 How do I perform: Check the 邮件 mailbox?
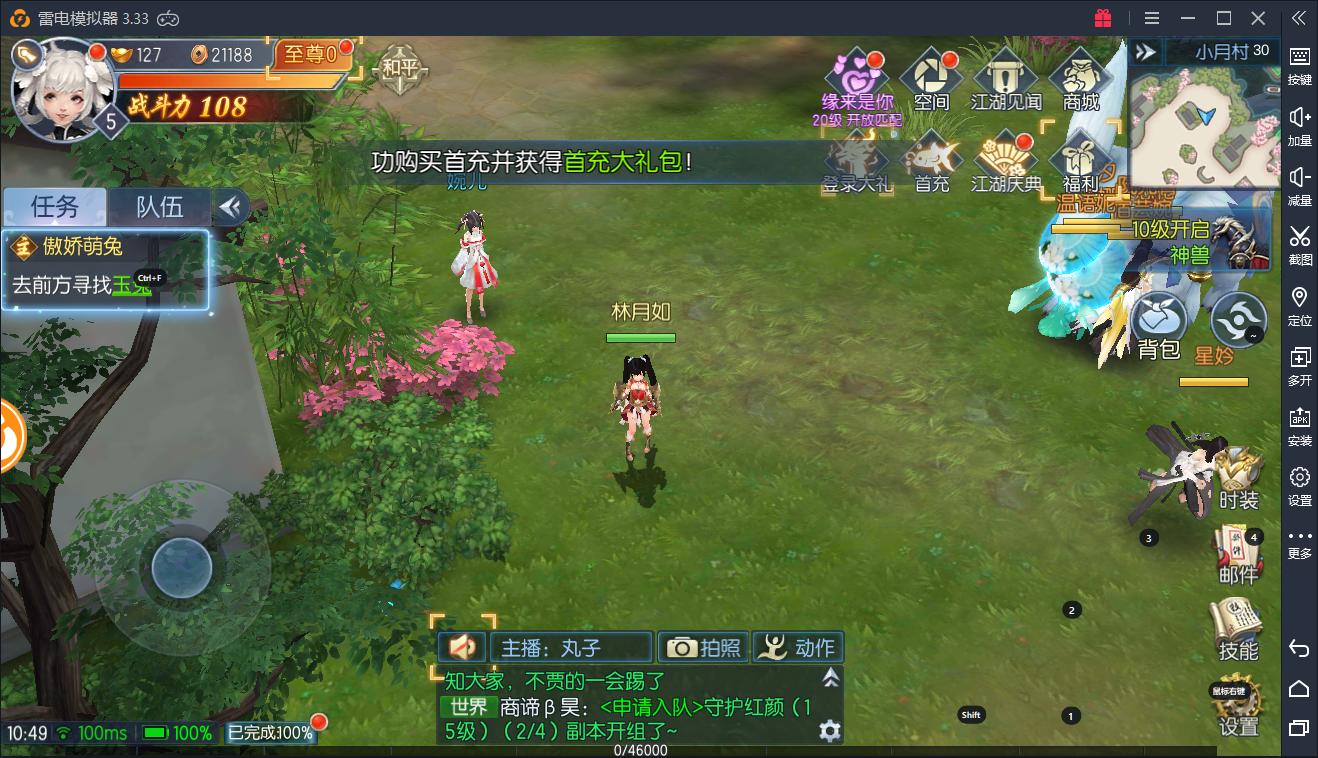coord(1238,554)
